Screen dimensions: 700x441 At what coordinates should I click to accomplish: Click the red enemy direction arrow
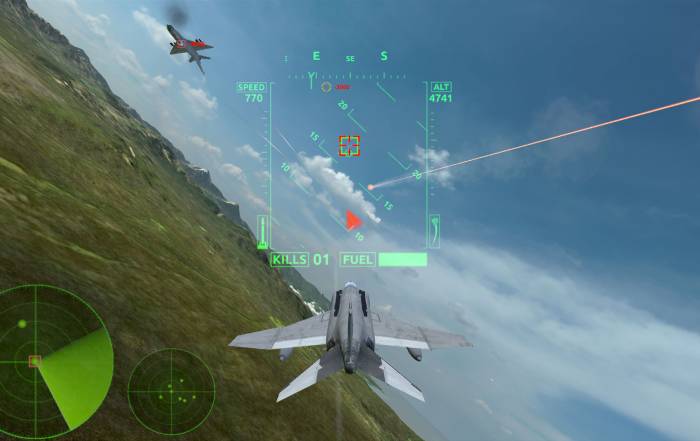352,220
